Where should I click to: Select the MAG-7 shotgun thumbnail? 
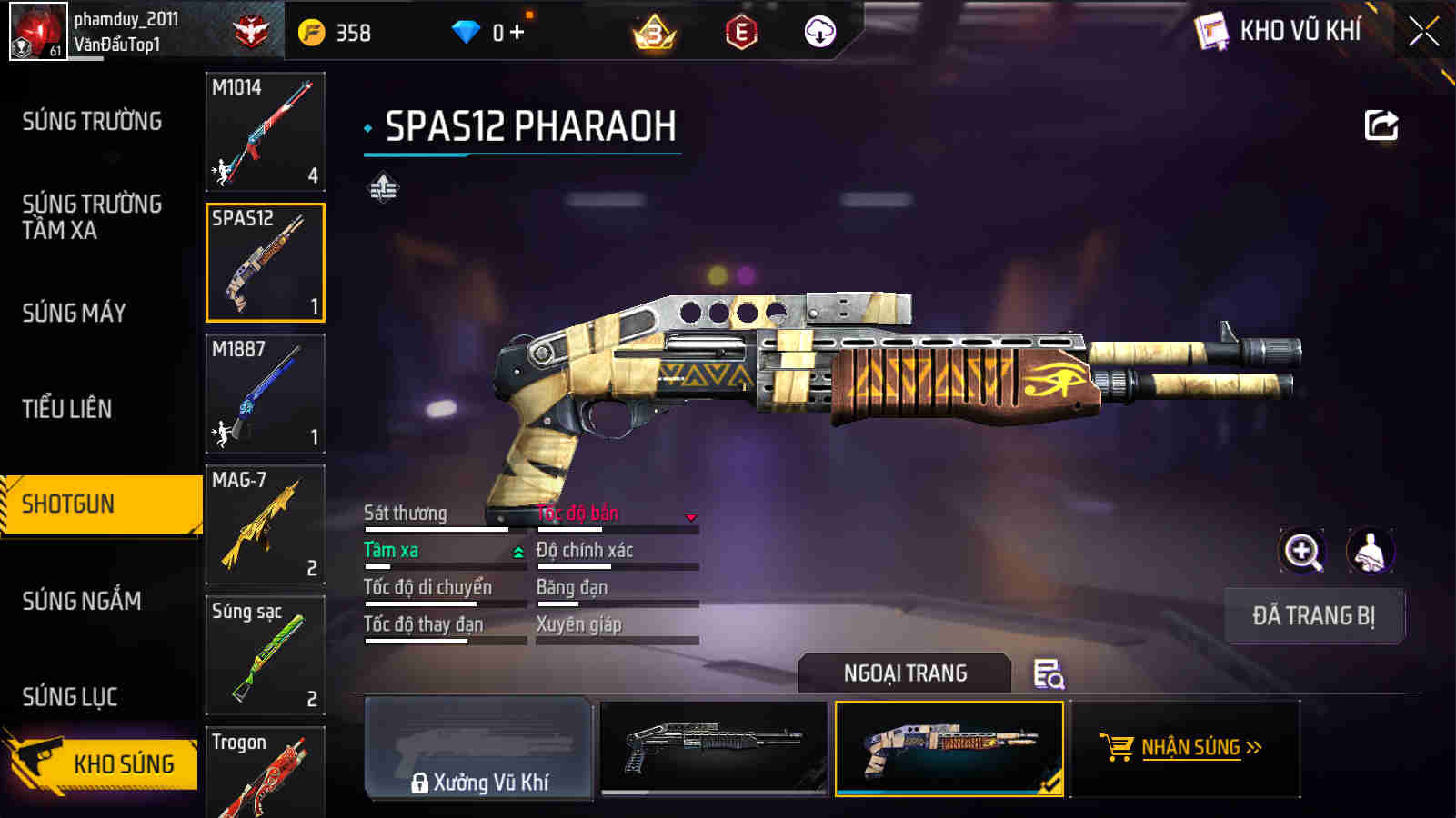(265, 524)
